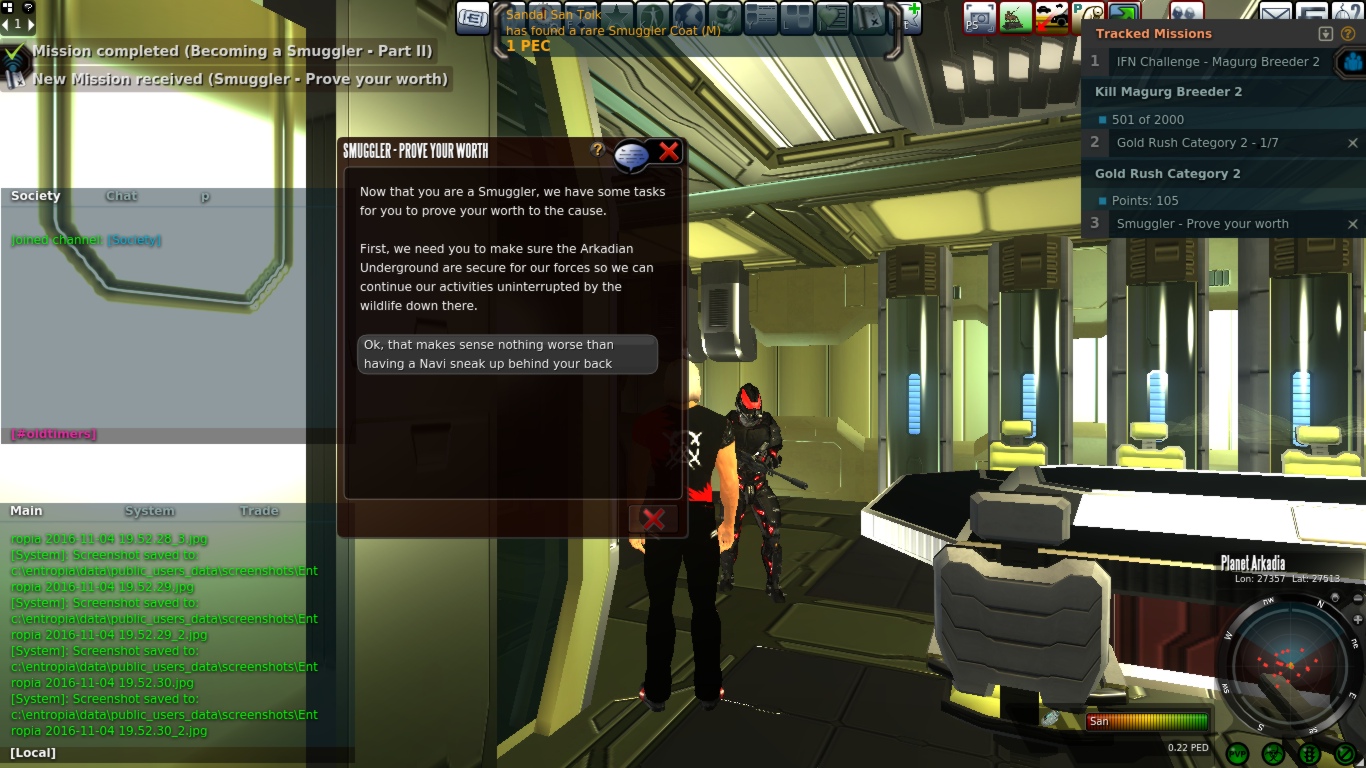Choose the reply about a Navi sneaking up
Viewport: 1366px width, 768px height.
(507, 354)
